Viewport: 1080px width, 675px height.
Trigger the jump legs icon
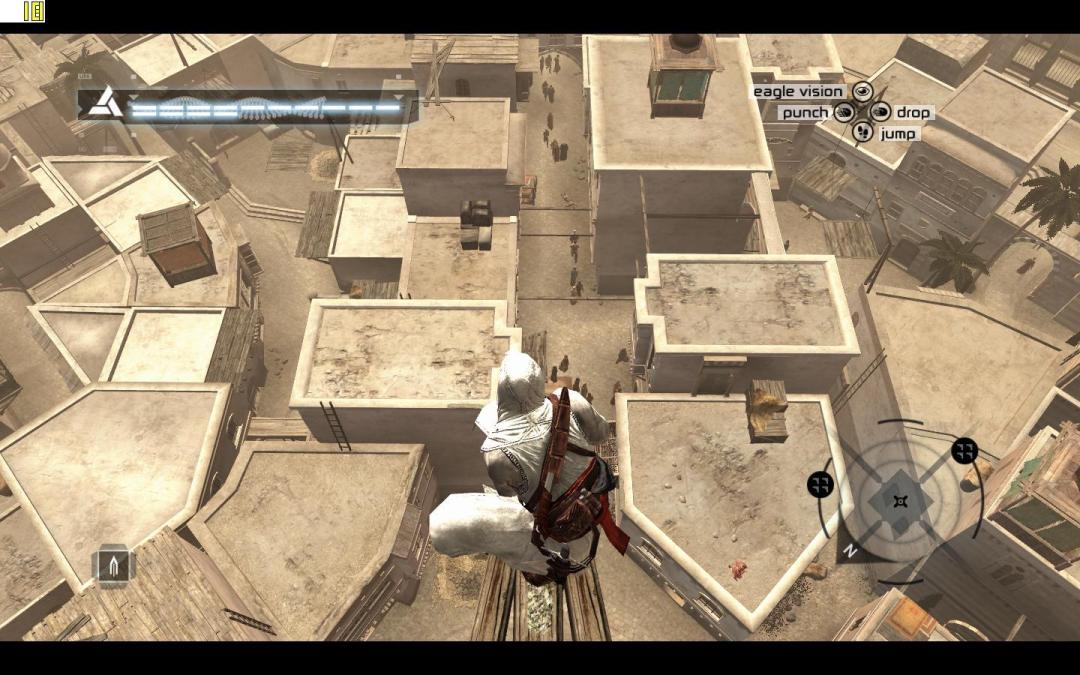[861, 133]
